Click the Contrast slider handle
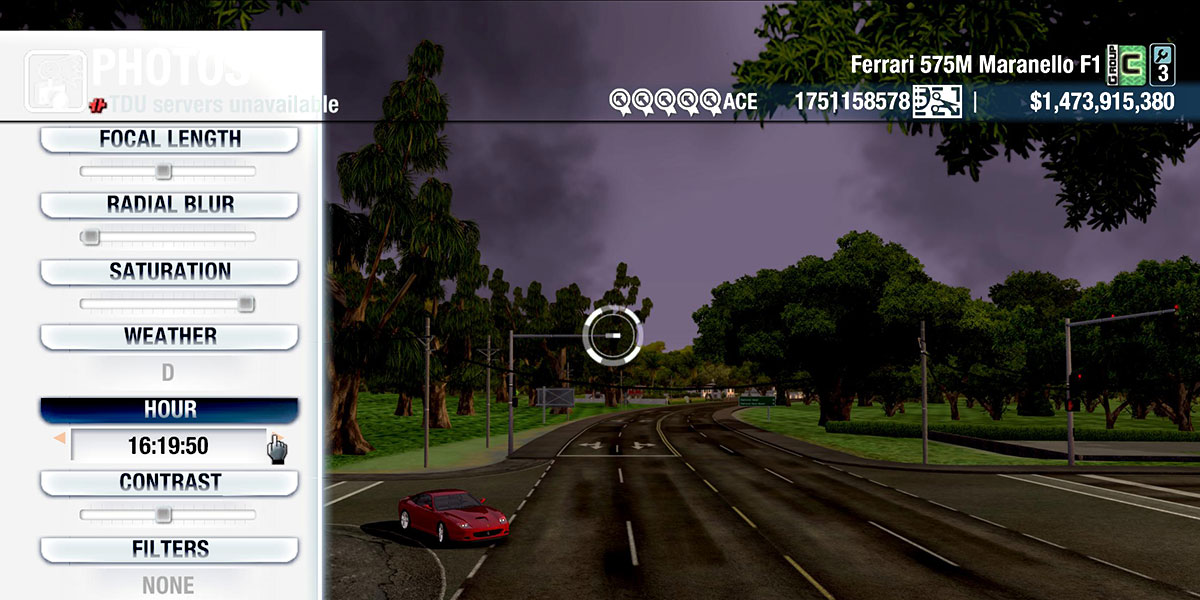 point(164,515)
